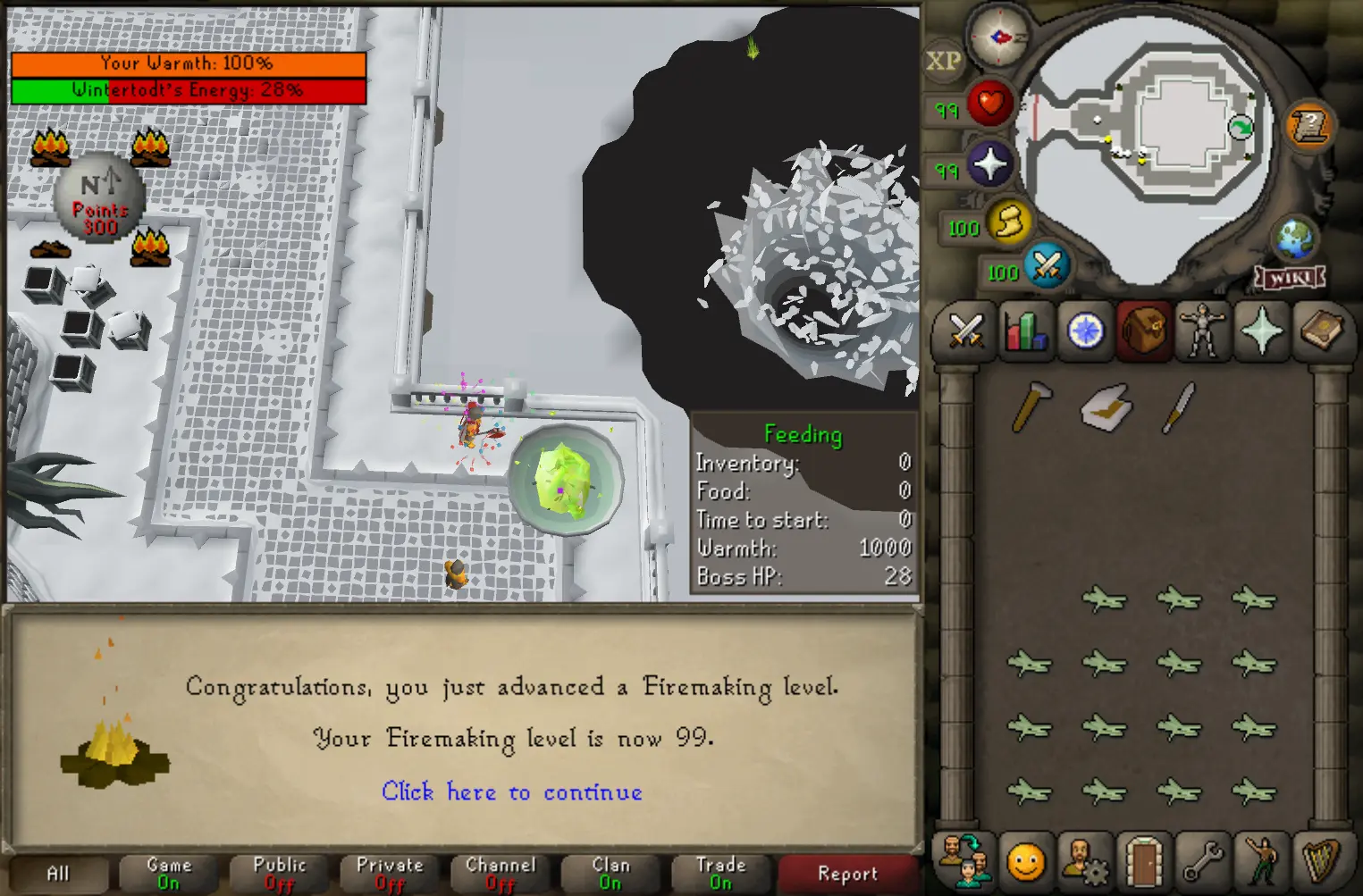Open the Prayer tab
This screenshot has width=1363, height=896.
(x=1261, y=331)
